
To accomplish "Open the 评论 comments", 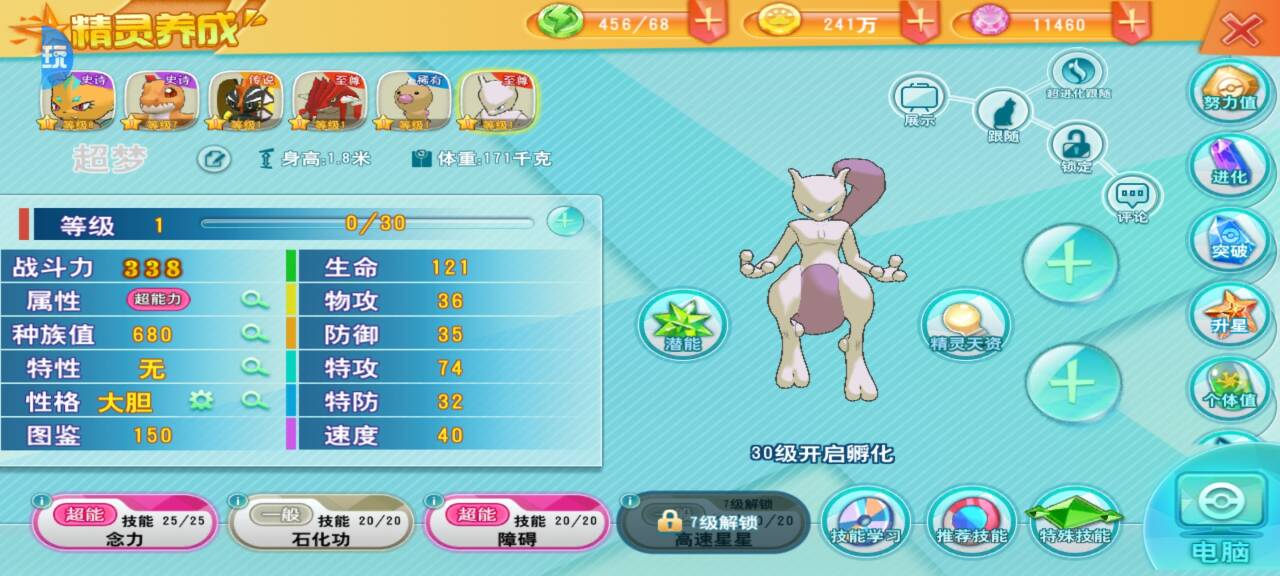I will coord(1132,197).
